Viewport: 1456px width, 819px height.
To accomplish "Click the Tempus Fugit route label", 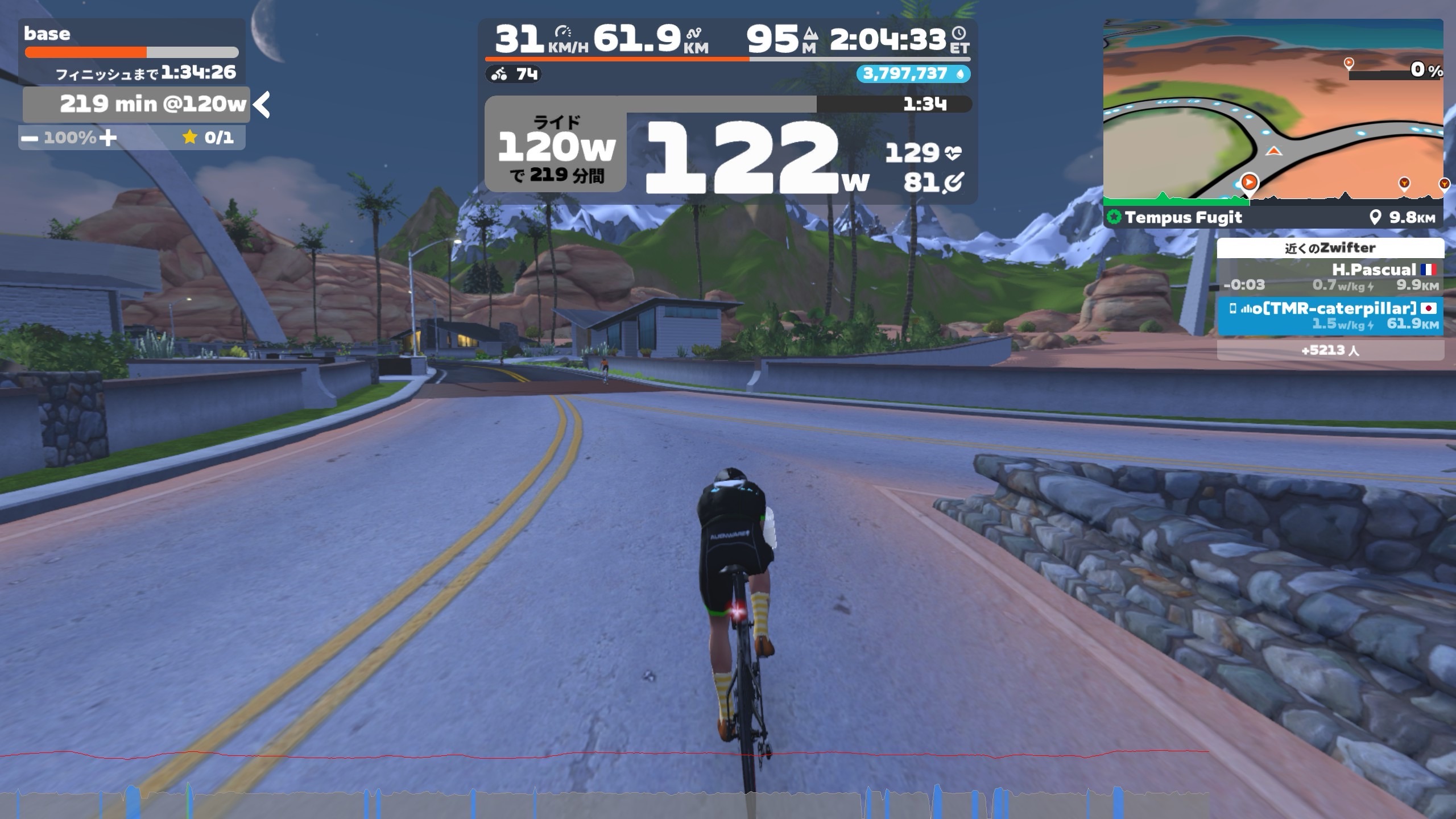I will [1183, 217].
